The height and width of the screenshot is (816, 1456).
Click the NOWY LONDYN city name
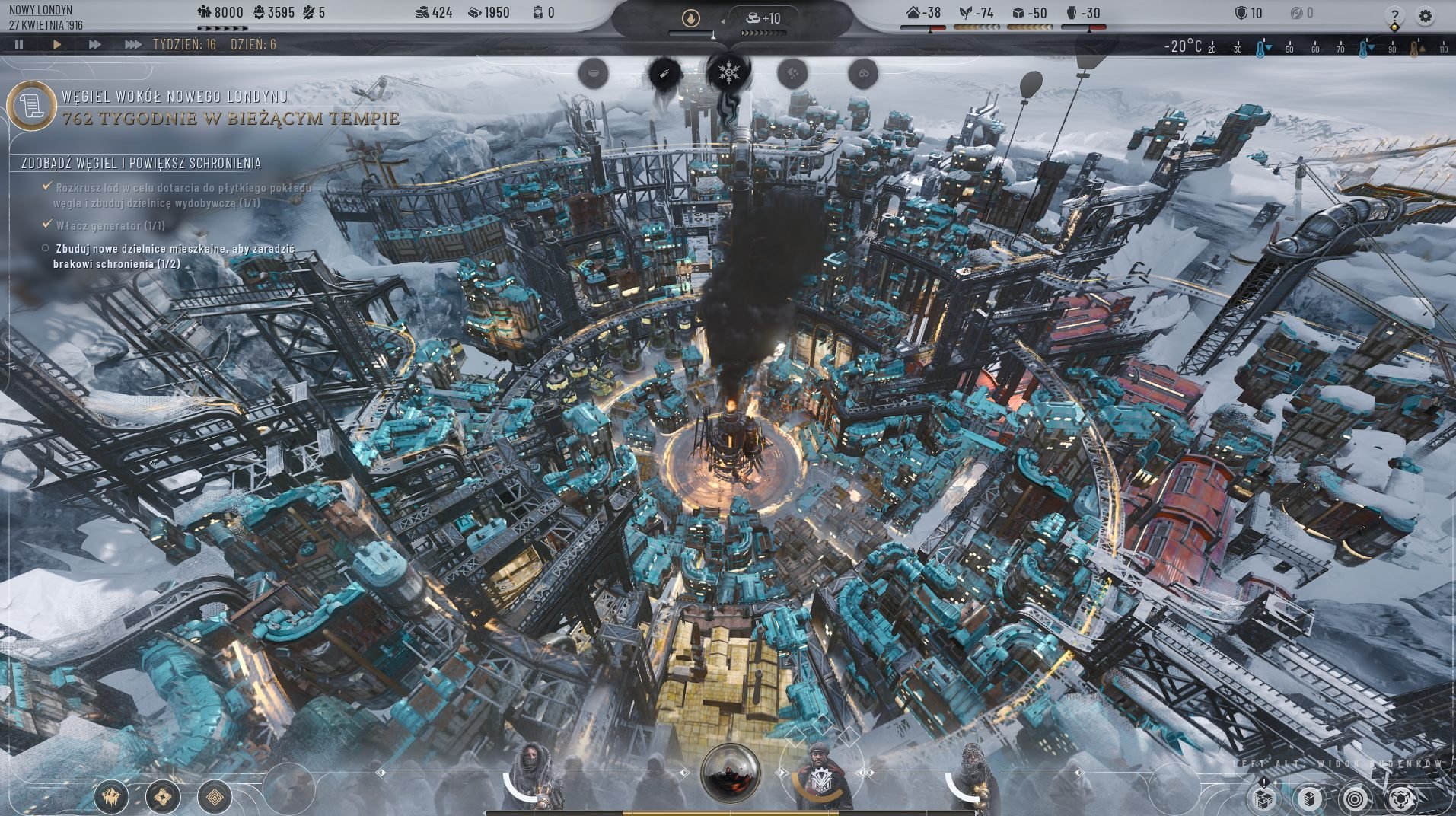(x=40, y=11)
